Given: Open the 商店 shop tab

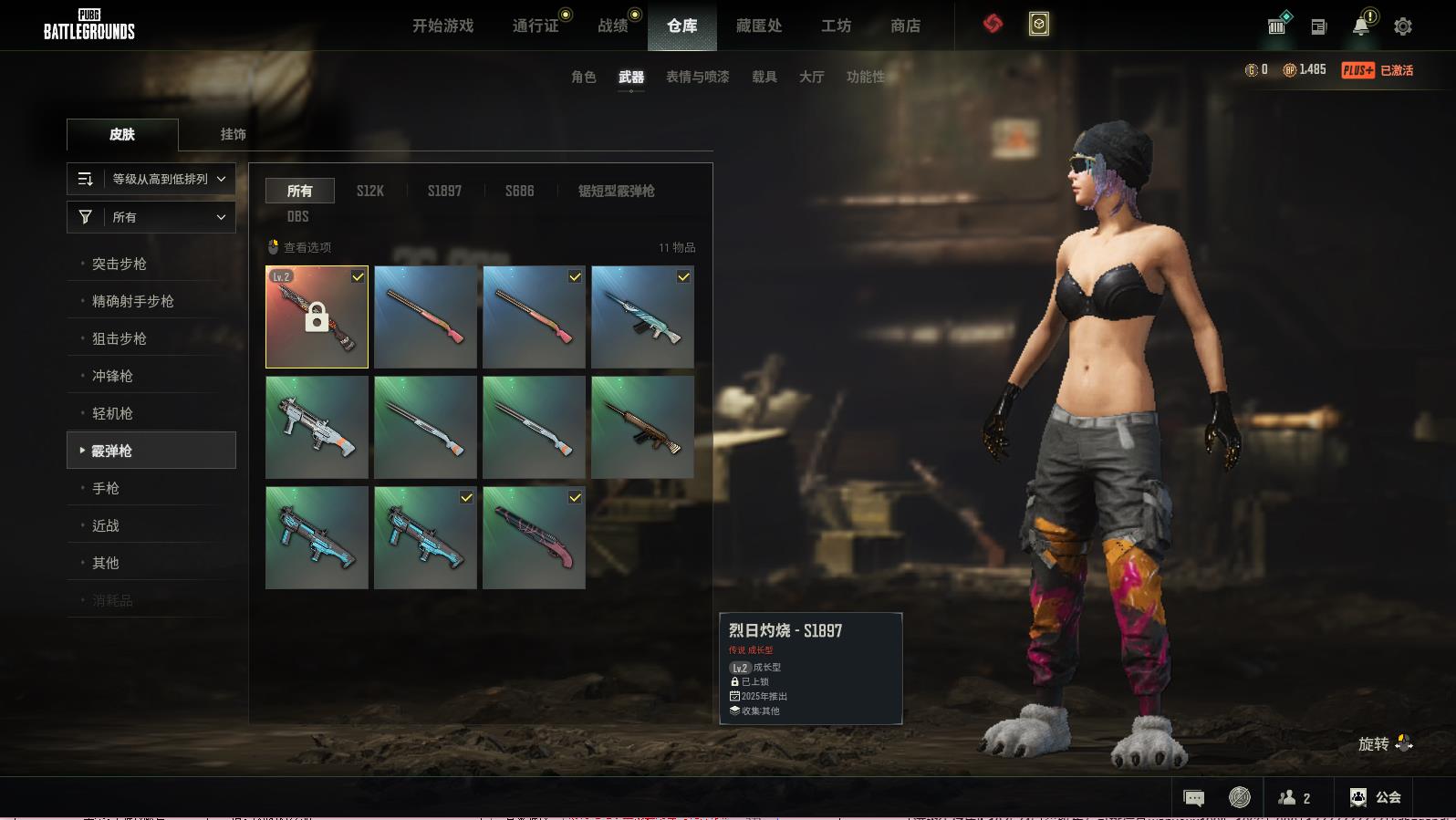Looking at the screenshot, I should (x=905, y=26).
